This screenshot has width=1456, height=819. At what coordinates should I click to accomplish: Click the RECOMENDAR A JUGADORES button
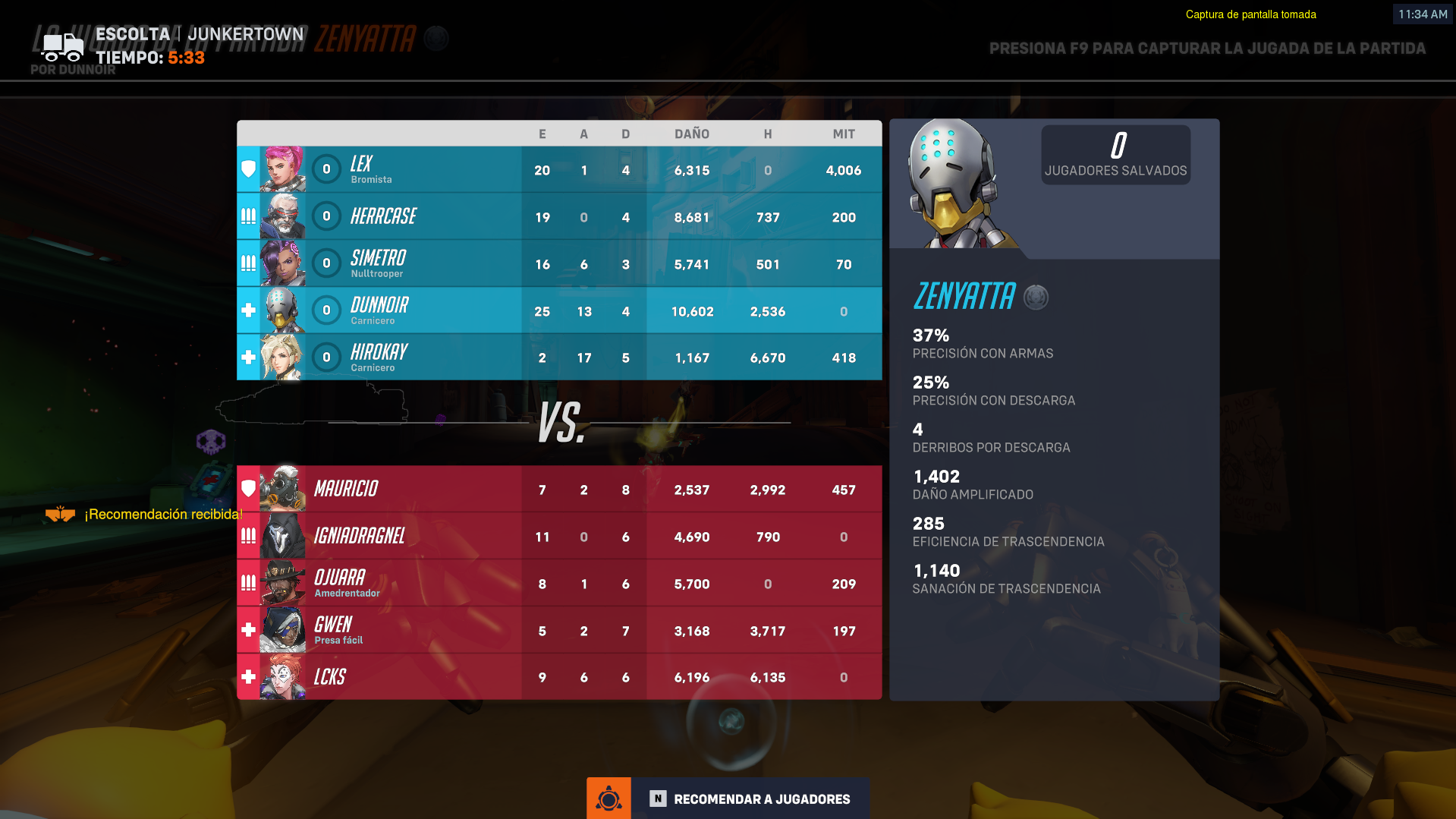(762, 799)
